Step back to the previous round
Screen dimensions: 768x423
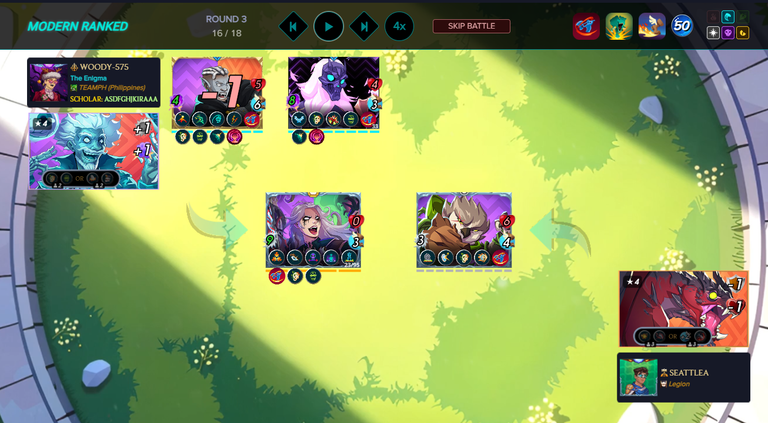[x=293, y=26]
